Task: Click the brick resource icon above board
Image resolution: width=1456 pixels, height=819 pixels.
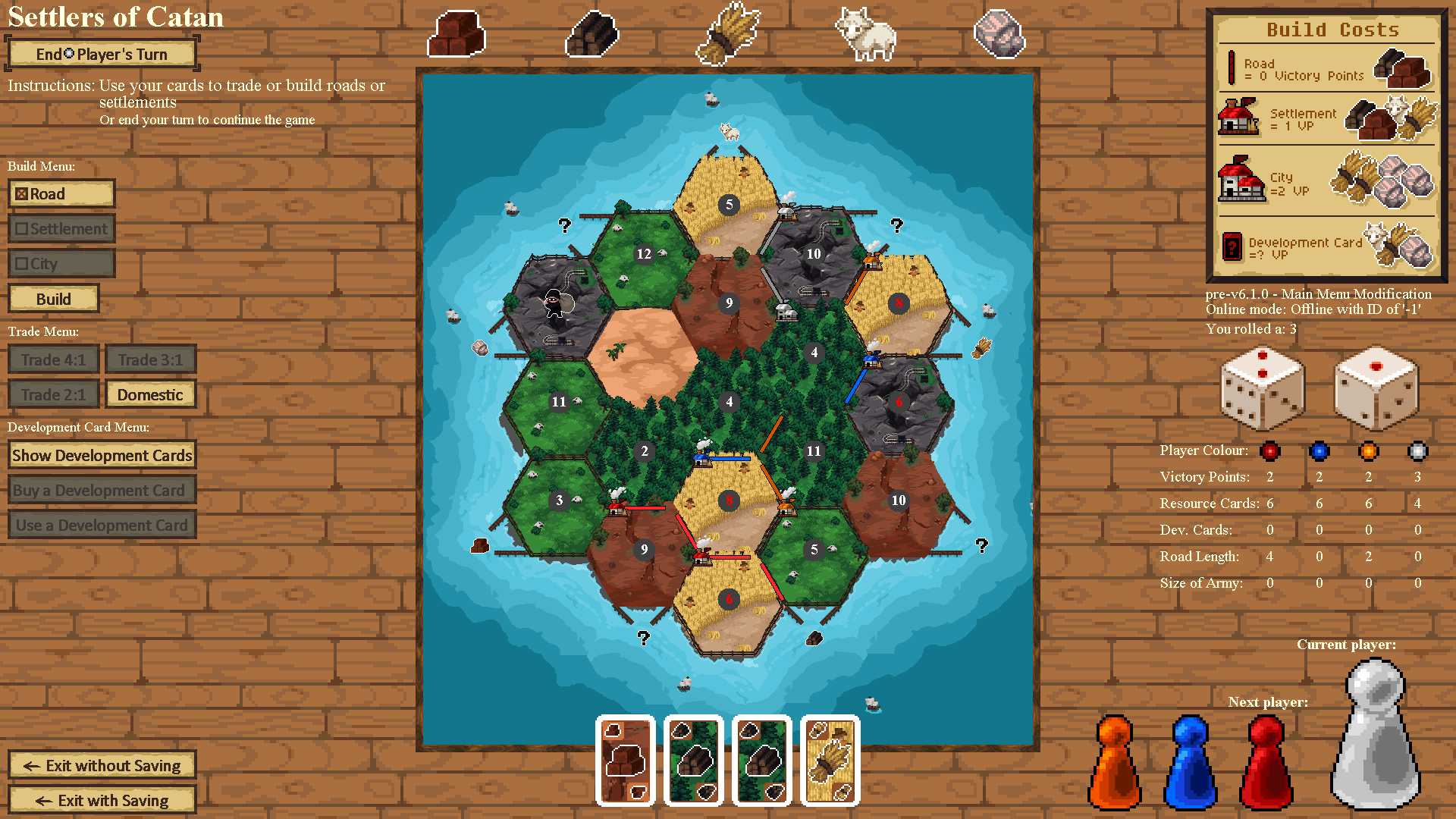Action: coord(456,34)
